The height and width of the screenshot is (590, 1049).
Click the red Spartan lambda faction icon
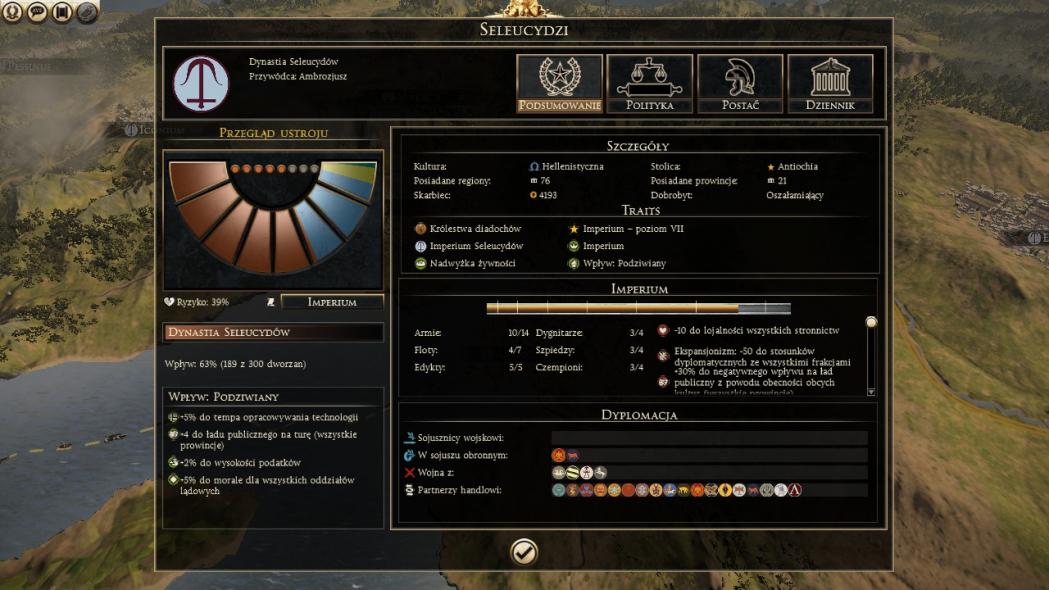click(795, 490)
